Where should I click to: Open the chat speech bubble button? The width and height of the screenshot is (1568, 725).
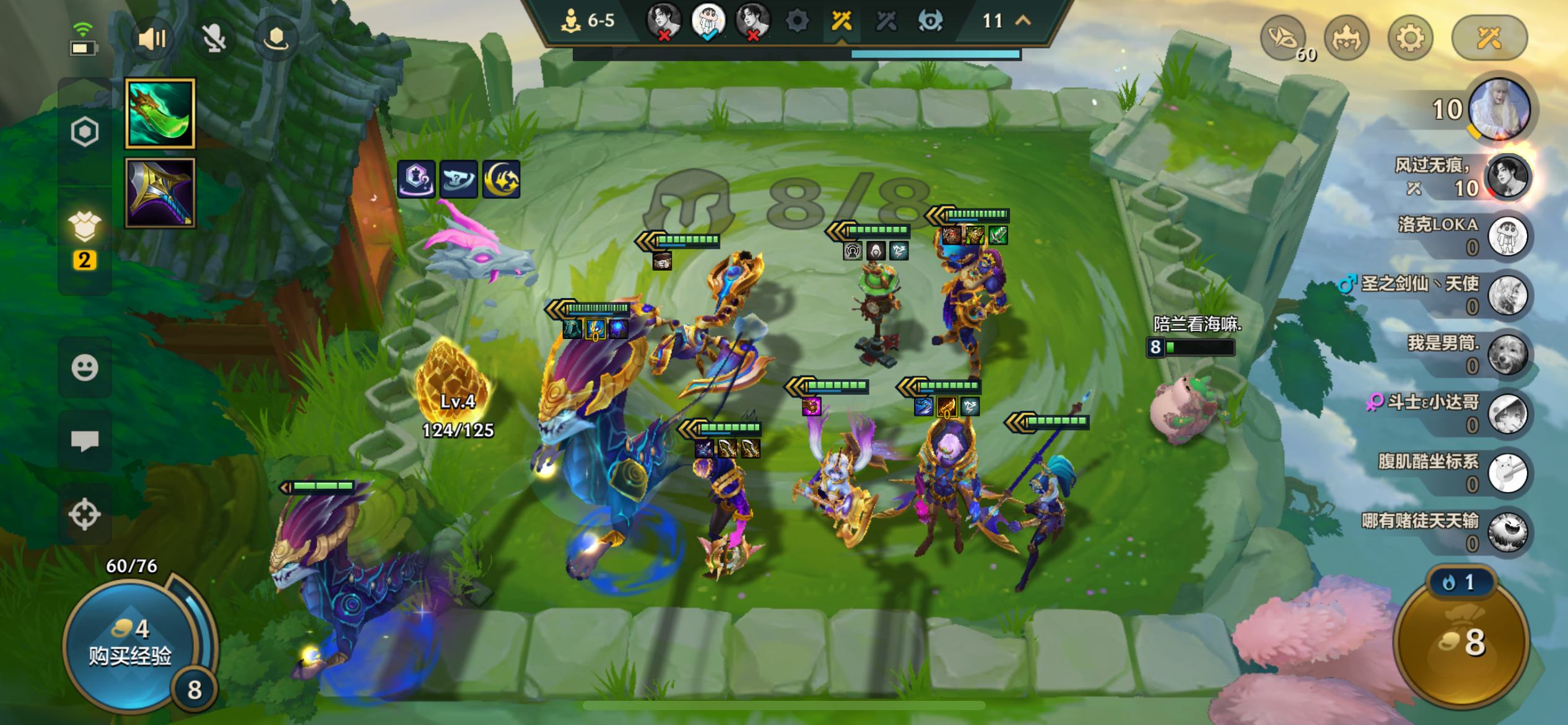click(85, 441)
